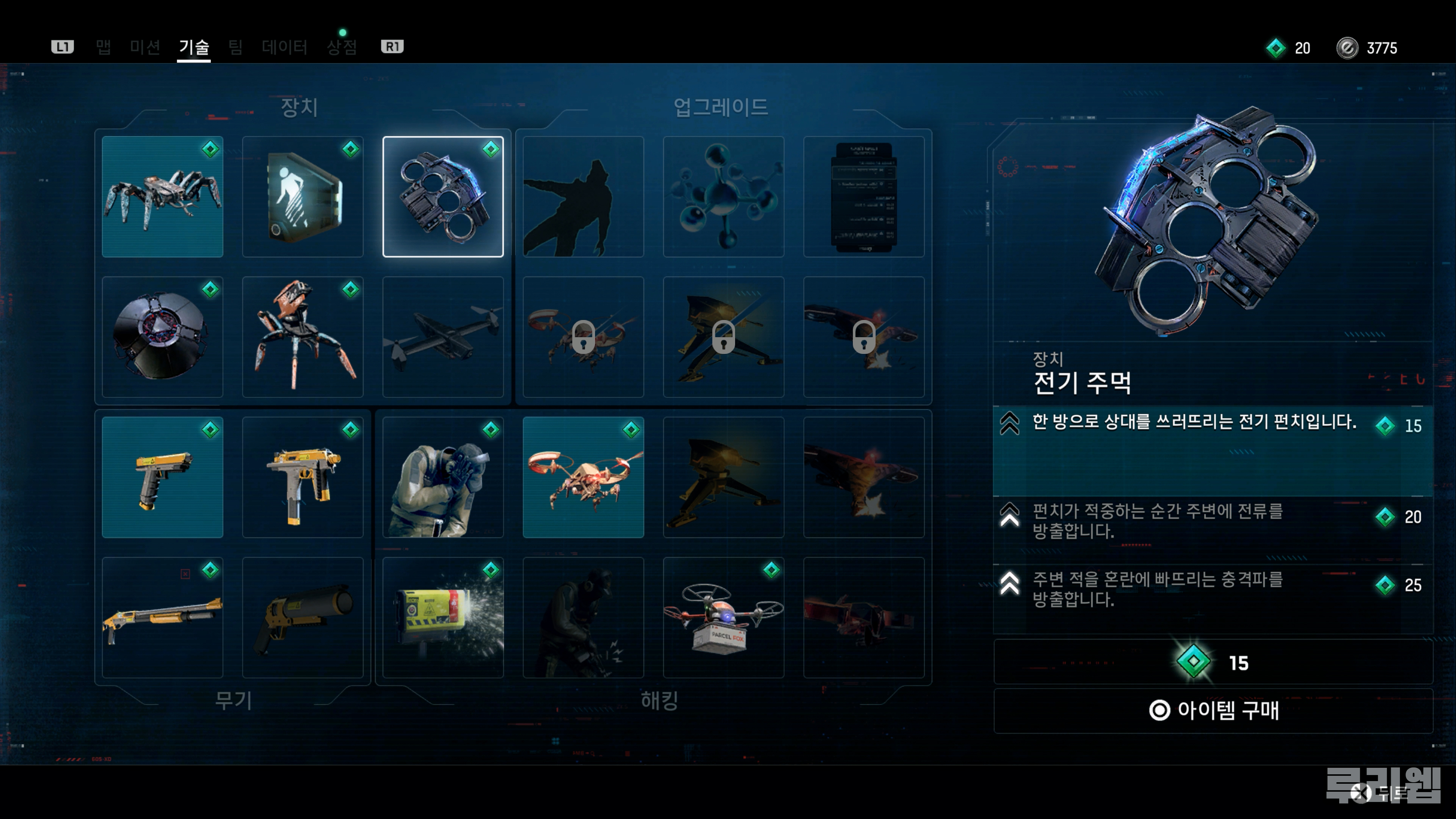Pick the yellow shotgun weapon tile
This screenshot has width=1456, height=819.
click(163, 617)
